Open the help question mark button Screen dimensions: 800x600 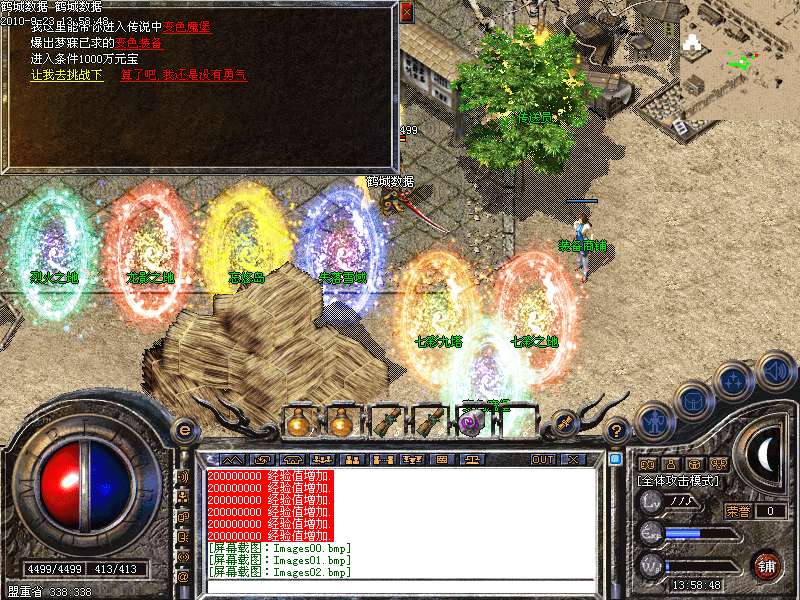(617, 431)
